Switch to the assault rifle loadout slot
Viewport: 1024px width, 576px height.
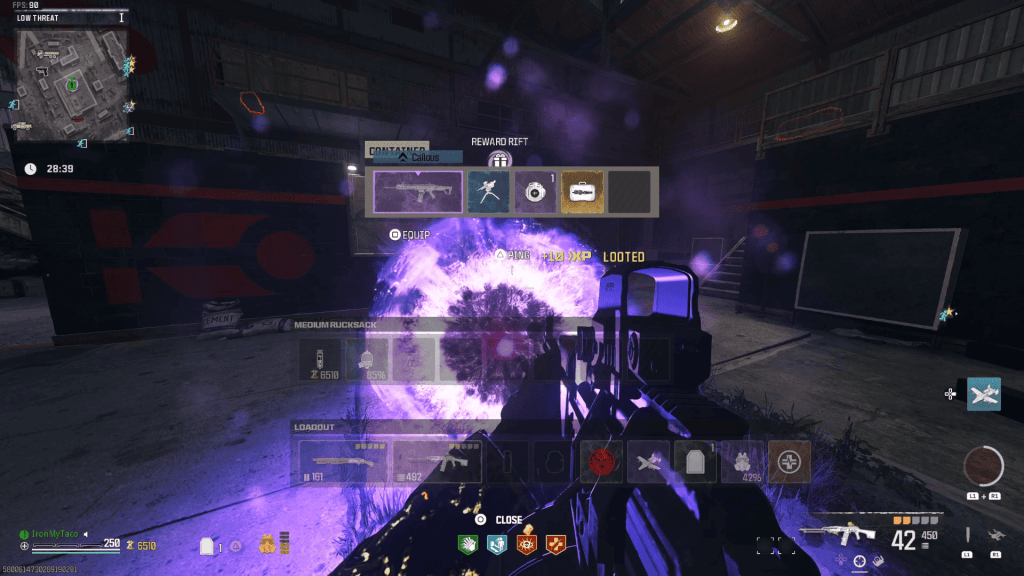pyautogui.click(x=435, y=461)
